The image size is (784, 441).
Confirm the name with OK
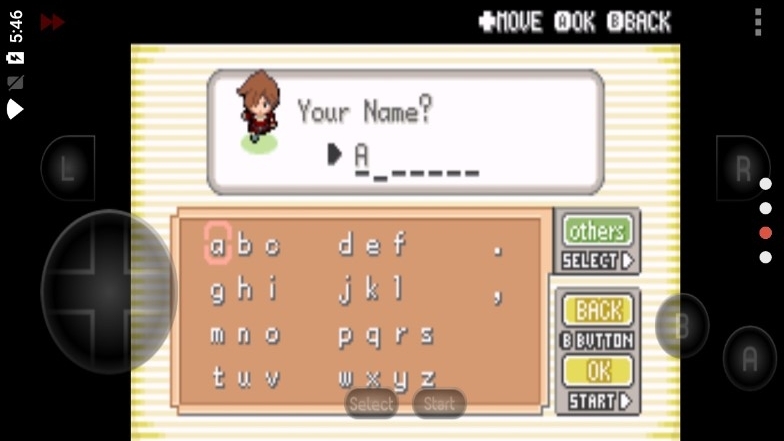598,371
